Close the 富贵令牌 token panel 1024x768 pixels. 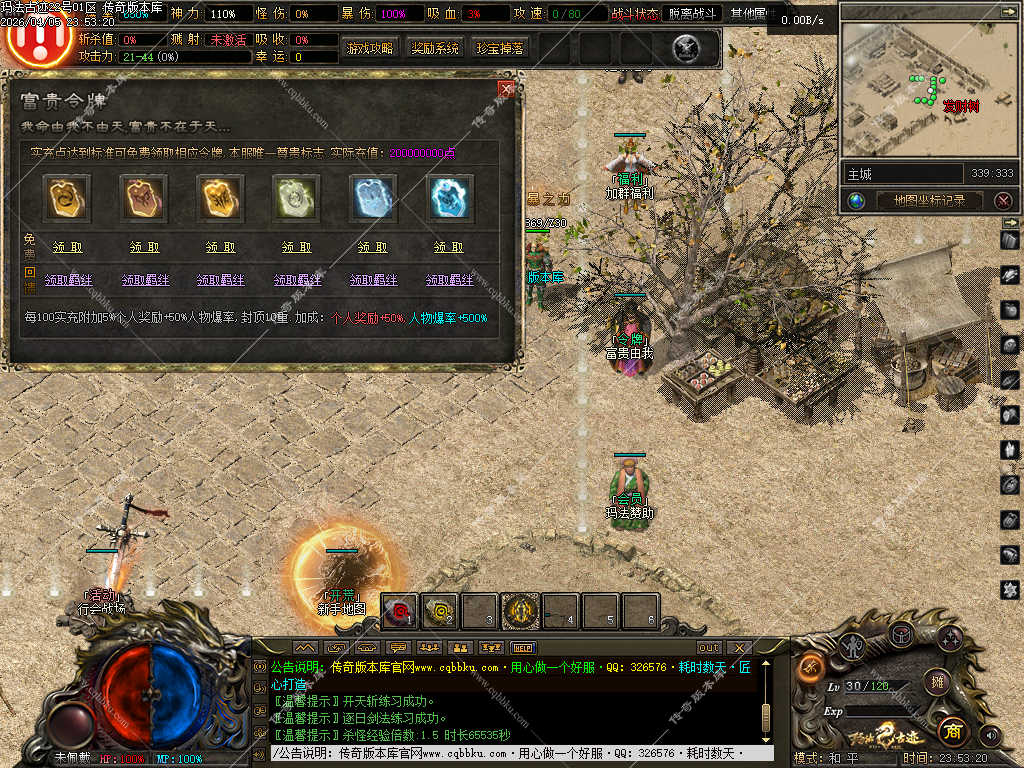point(506,89)
